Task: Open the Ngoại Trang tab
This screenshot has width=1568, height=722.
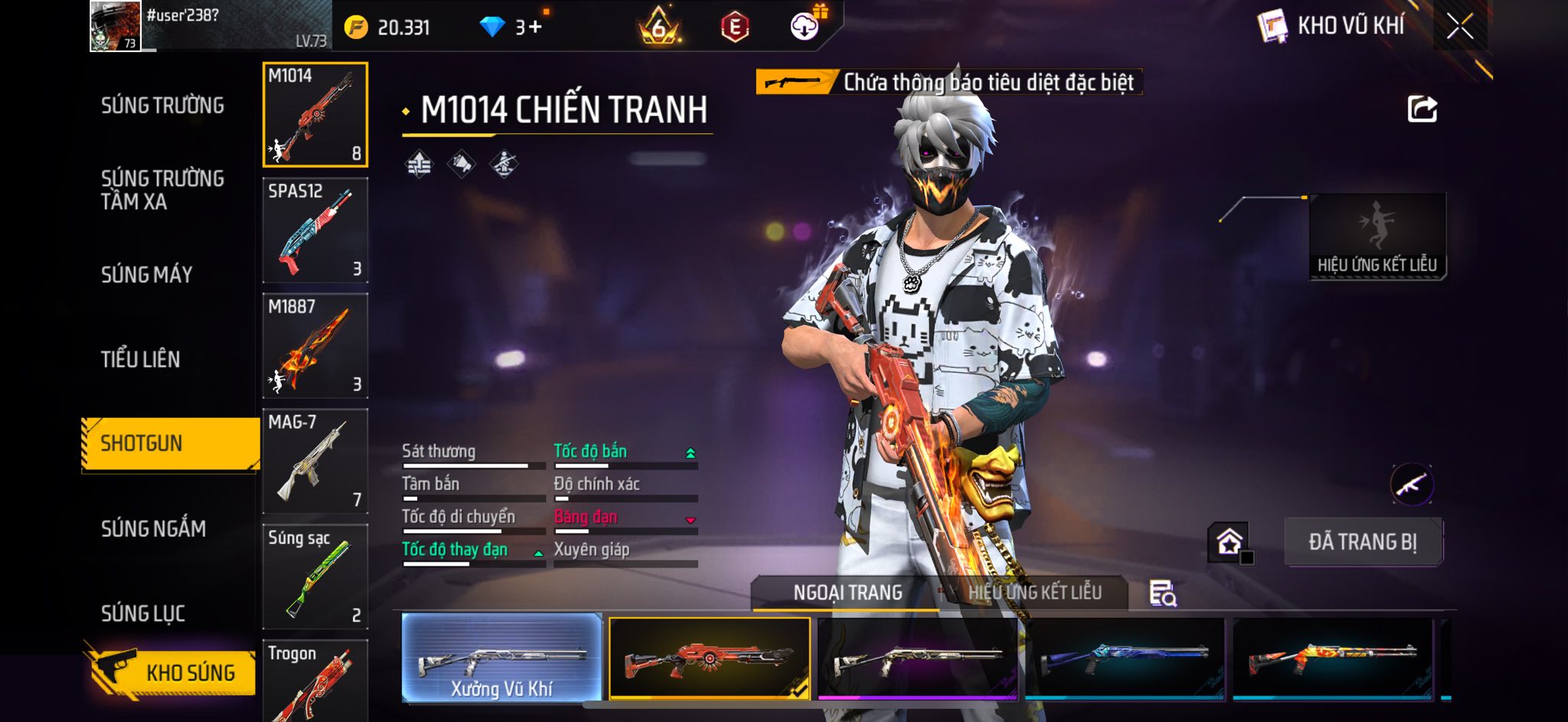Action: (x=848, y=593)
